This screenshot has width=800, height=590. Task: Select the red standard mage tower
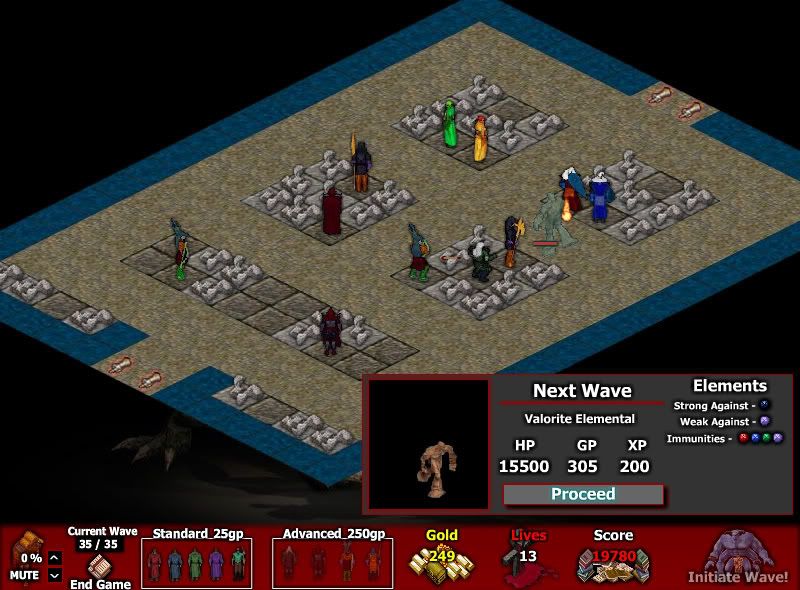coord(155,565)
